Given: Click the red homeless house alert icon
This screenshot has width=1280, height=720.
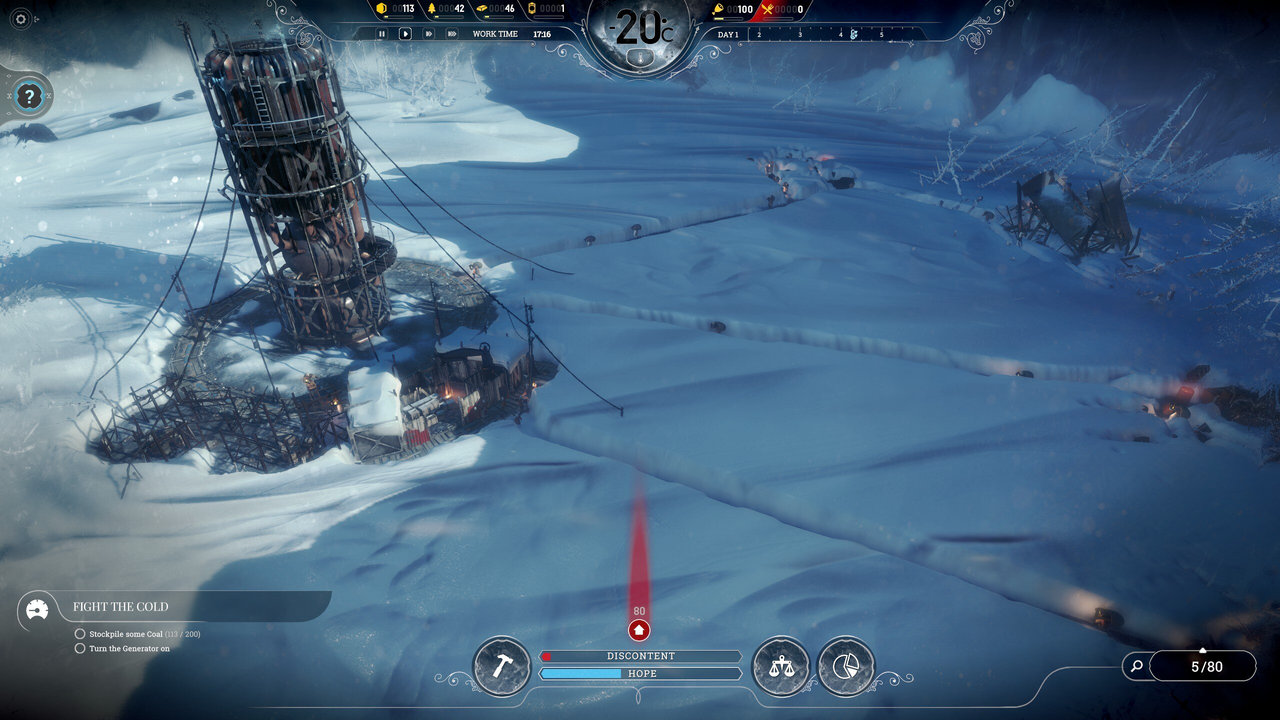Looking at the screenshot, I should [x=639, y=630].
